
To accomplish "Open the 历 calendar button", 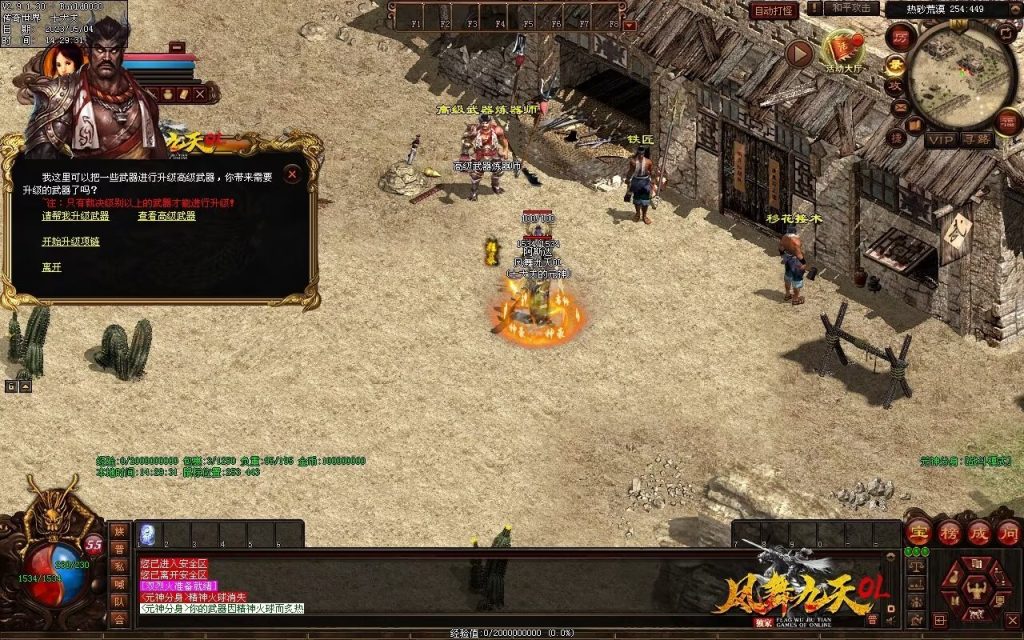I will [x=900, y=36].
